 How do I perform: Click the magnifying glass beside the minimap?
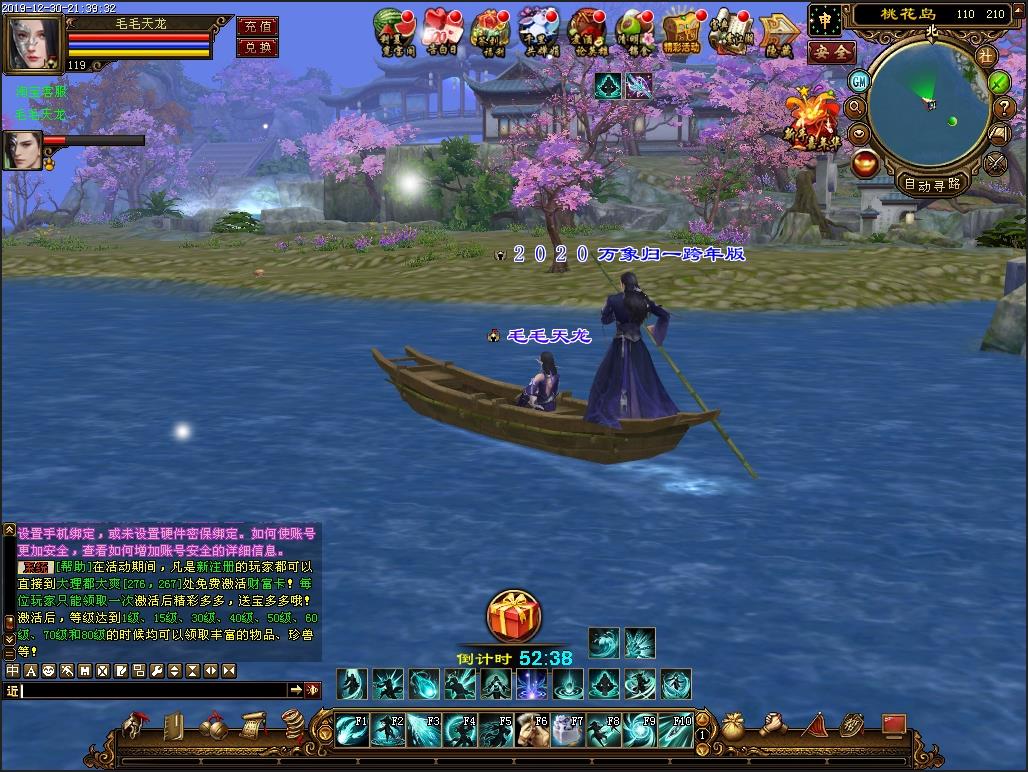pyautogui.click(x=856, y=107)
